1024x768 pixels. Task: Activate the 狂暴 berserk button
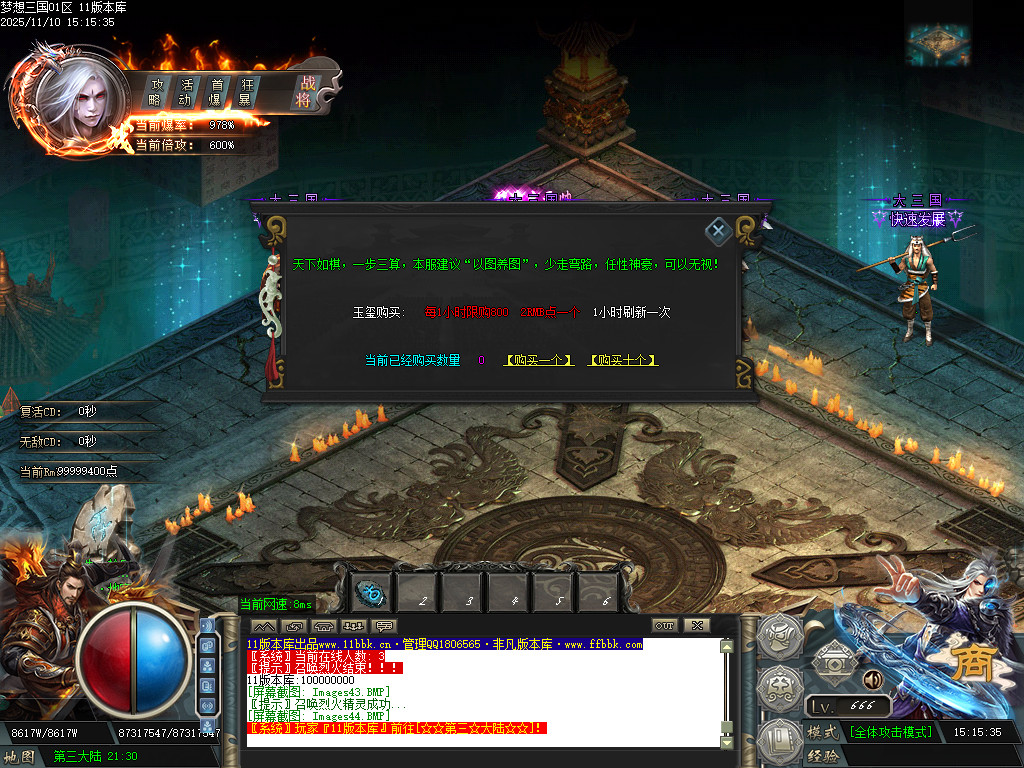[245, 92]
